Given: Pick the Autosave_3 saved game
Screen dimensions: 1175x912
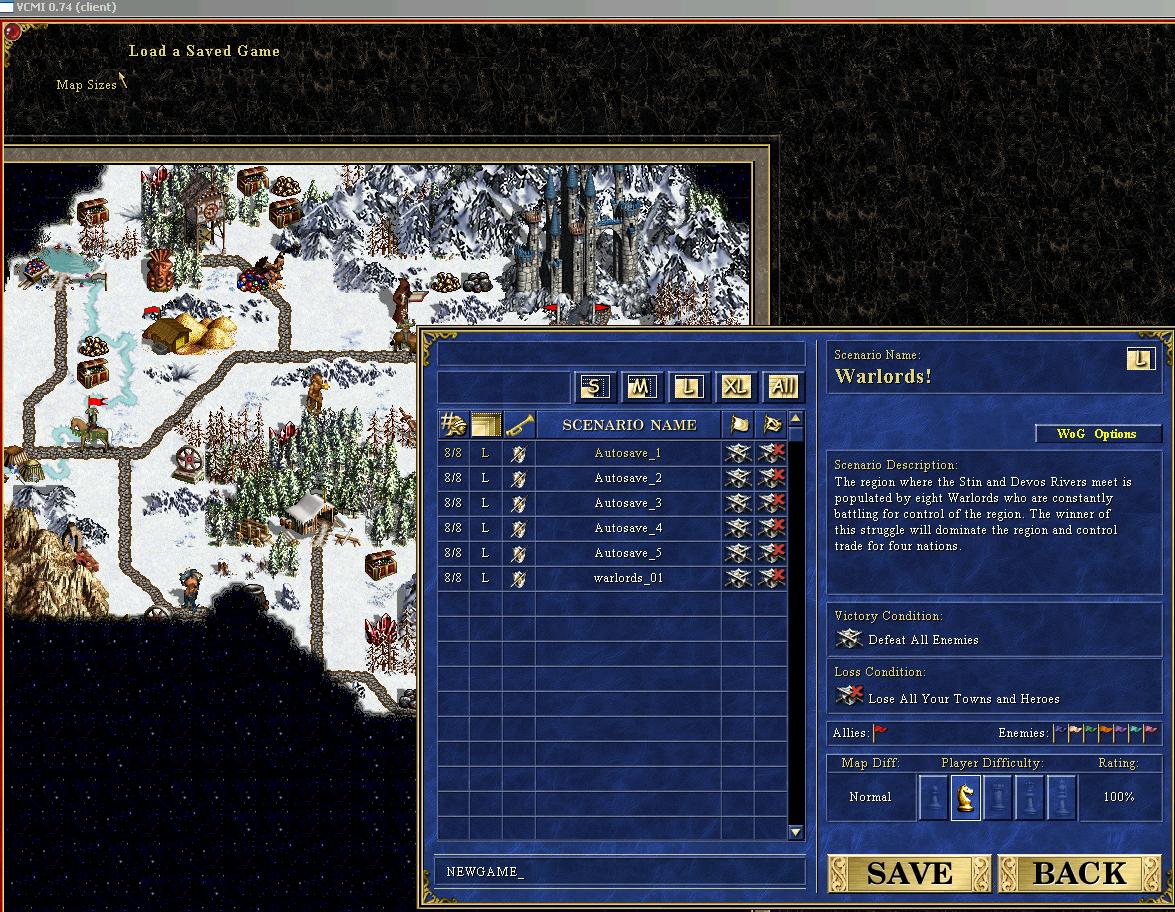Looking at the screenshot, I should pos(628,503).
